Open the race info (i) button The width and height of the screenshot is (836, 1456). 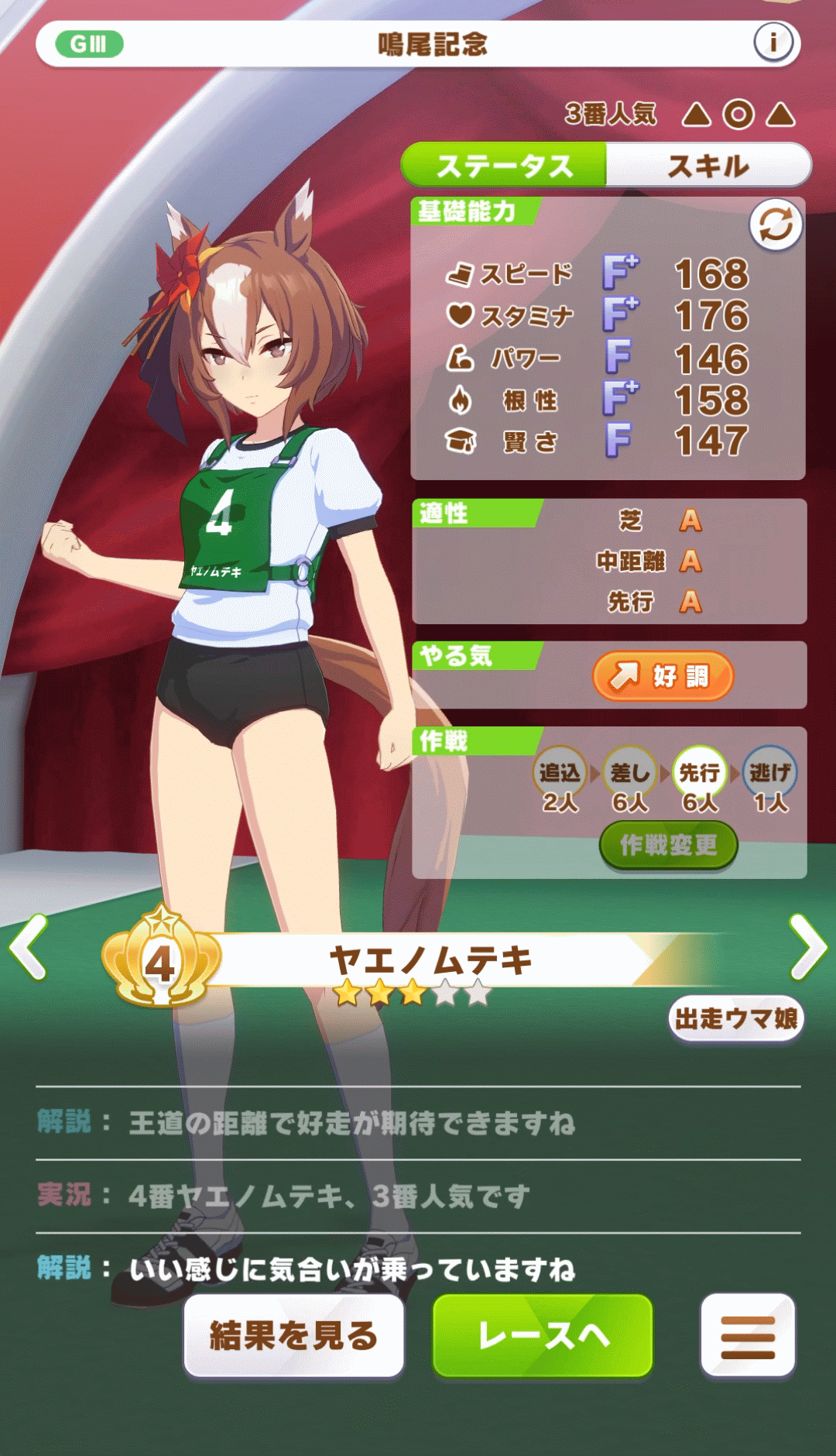click(x=773, y=42)
